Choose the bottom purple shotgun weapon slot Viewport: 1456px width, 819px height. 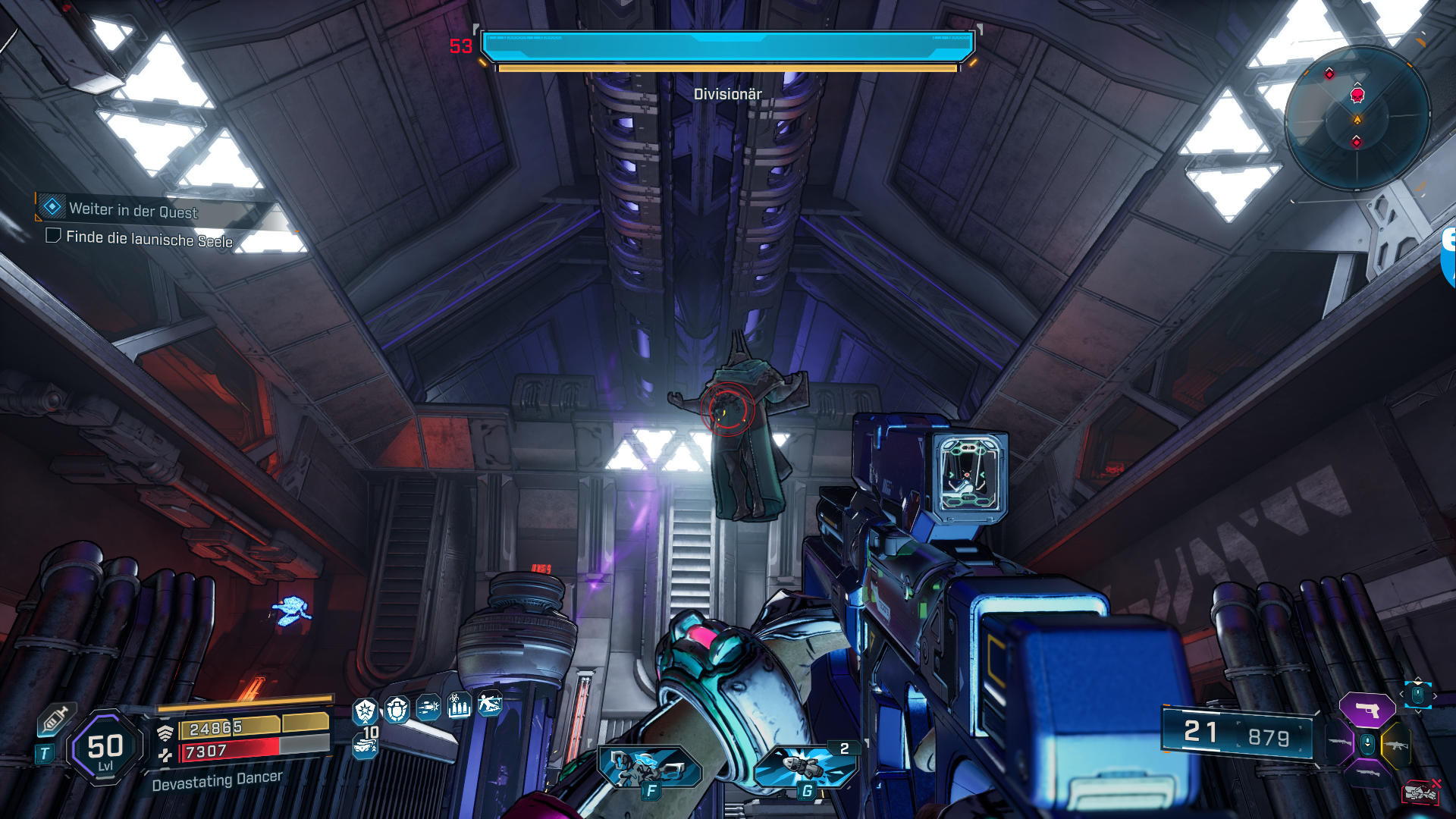[x=1367, y=774]
